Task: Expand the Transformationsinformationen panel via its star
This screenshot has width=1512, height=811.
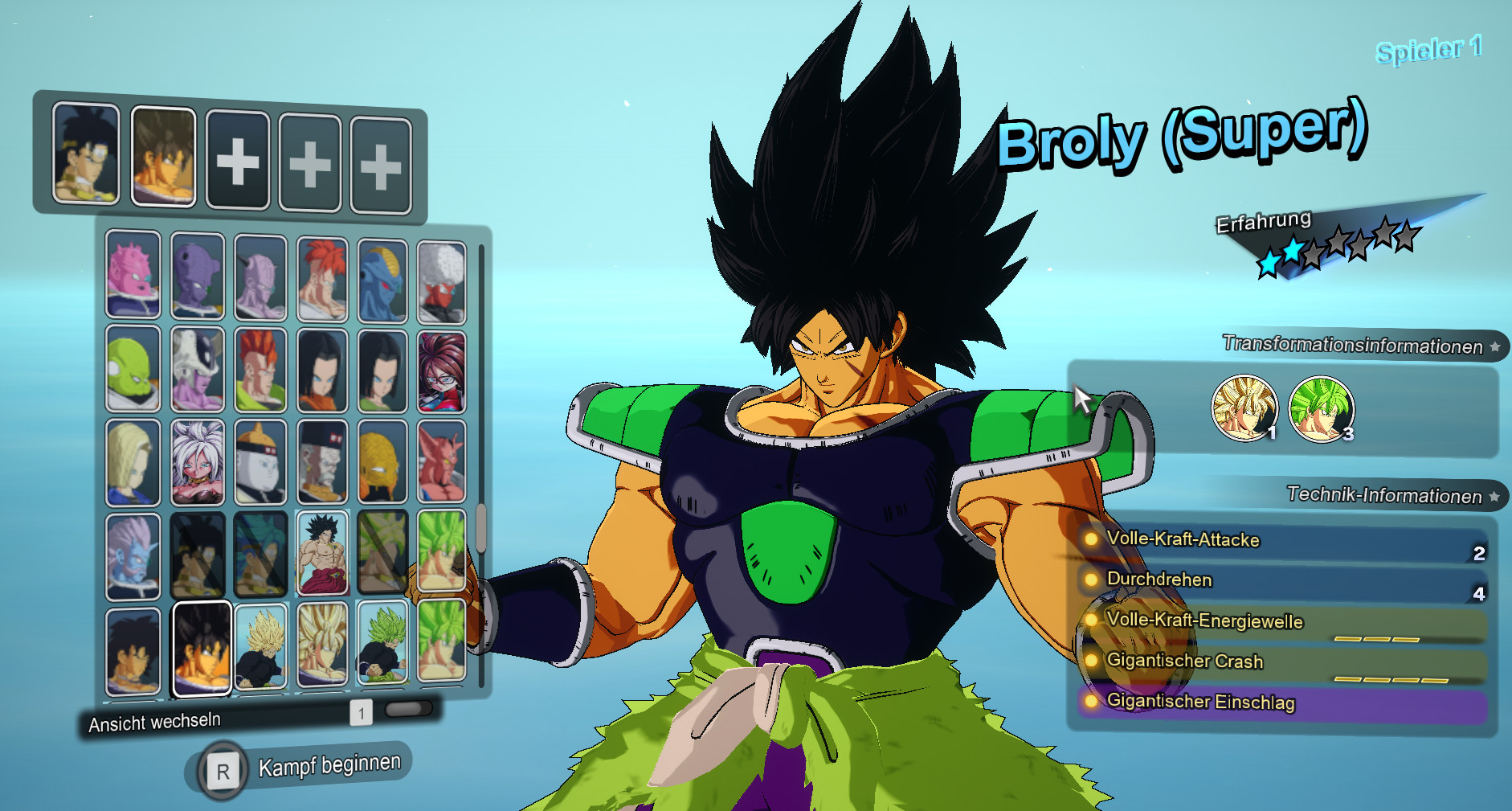Action: click(x=1494, y=347)
